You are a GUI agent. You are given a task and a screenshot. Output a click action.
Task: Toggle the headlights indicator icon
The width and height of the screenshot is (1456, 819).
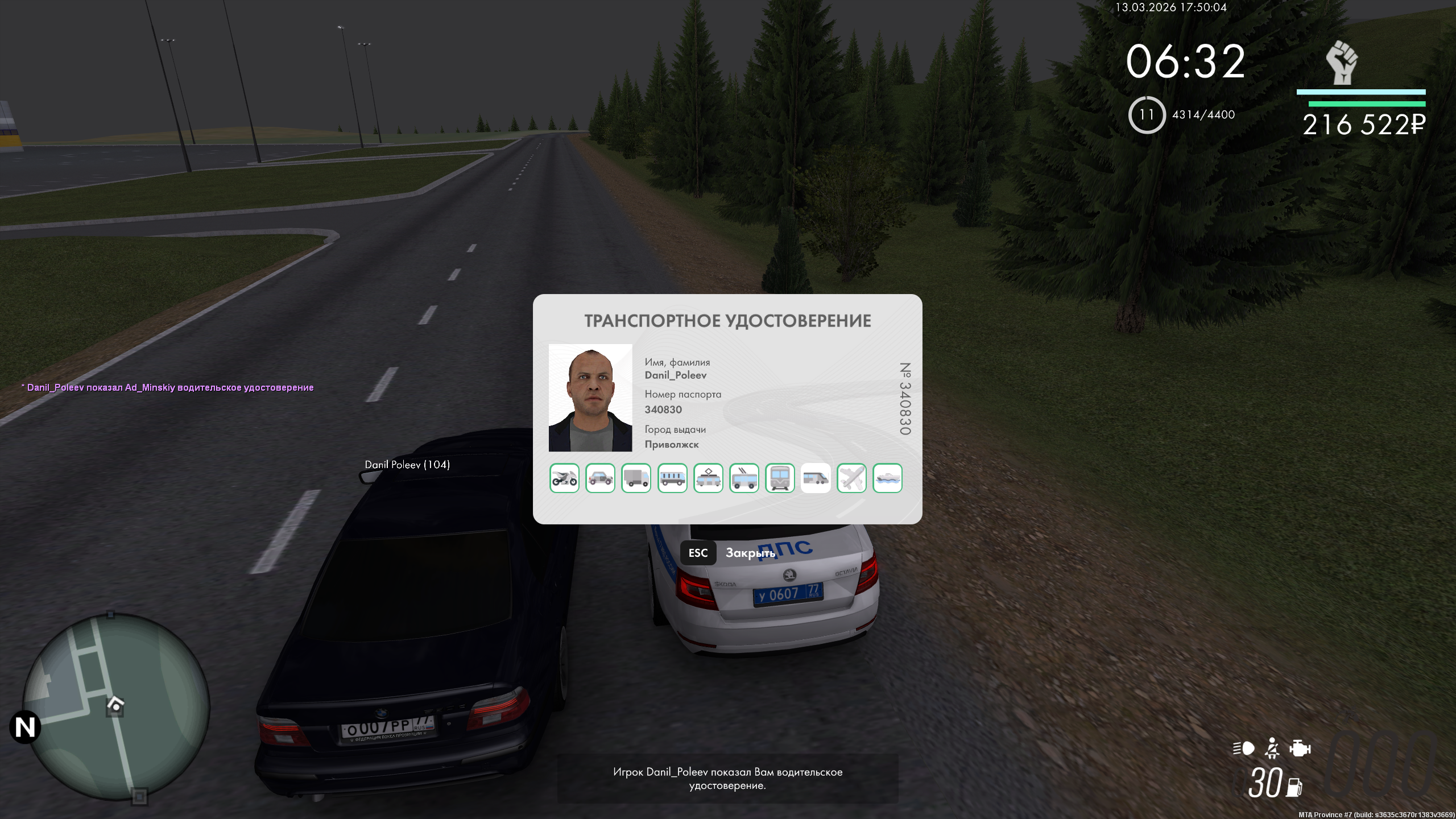coord(1244,748)
